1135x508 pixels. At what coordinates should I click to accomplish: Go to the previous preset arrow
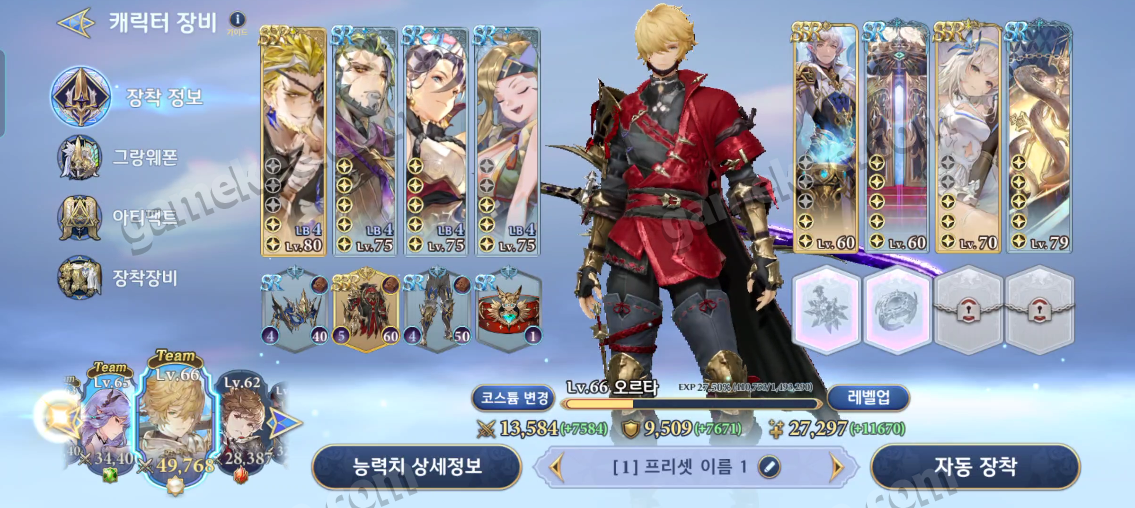click(557, 466)
